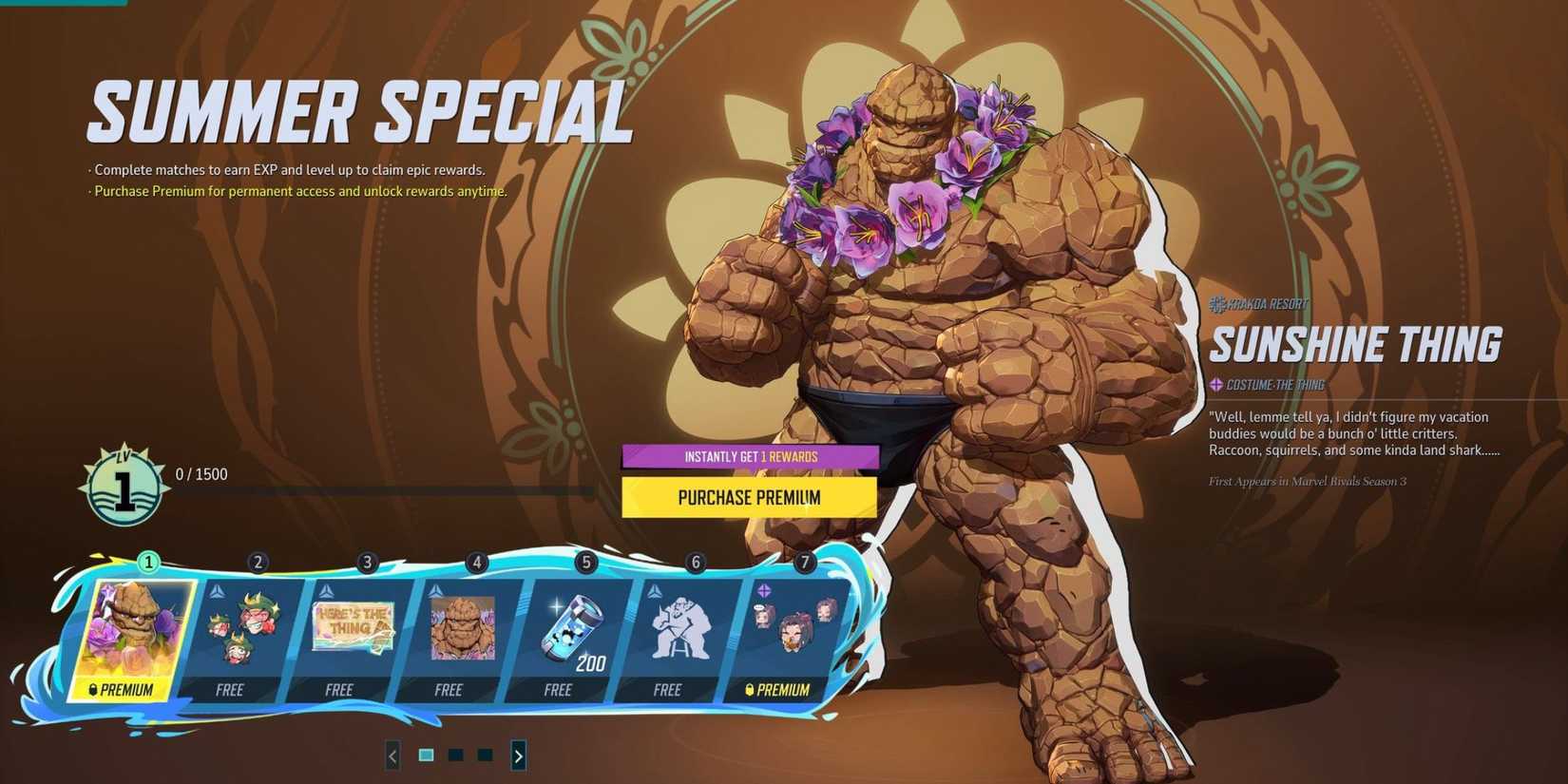Click the padlock icon on the first Premium label
This screenshot has width=1568, height=784.
coord(93,690)
